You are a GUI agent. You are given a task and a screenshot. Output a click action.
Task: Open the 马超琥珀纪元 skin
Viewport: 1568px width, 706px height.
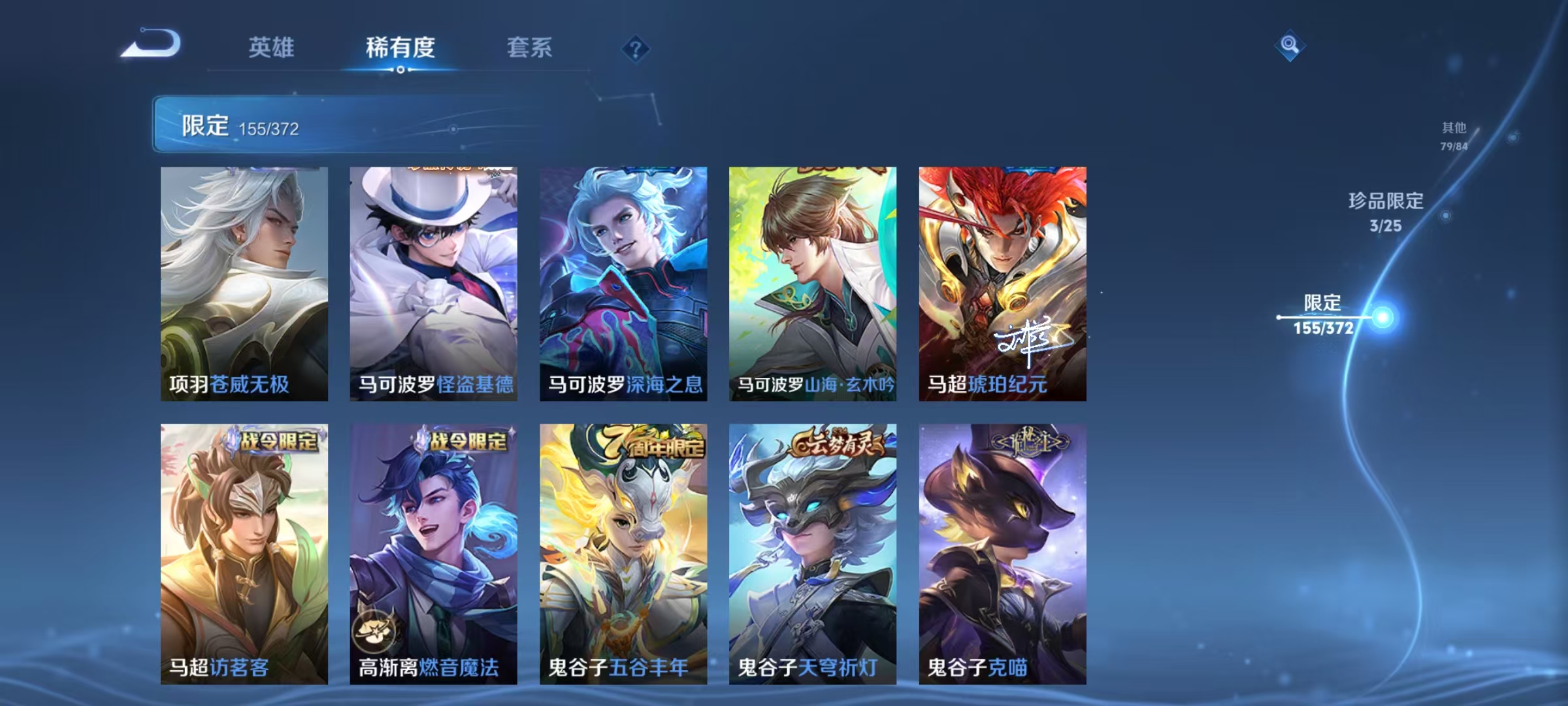pos(1002,281)
